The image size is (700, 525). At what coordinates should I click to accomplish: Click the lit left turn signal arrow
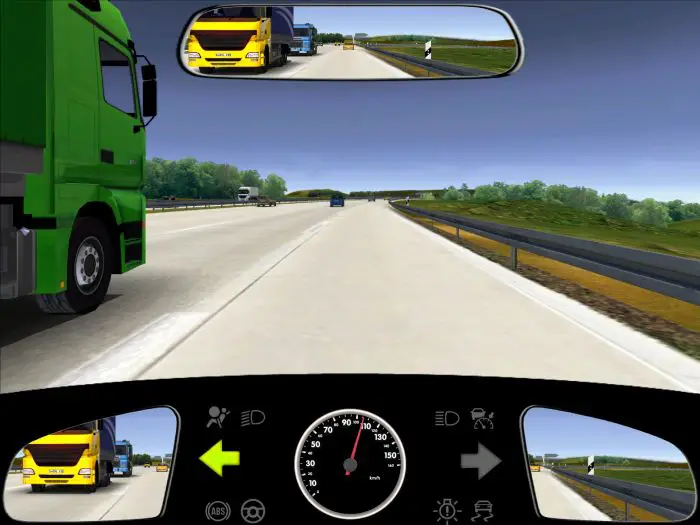tap(220, 459)
